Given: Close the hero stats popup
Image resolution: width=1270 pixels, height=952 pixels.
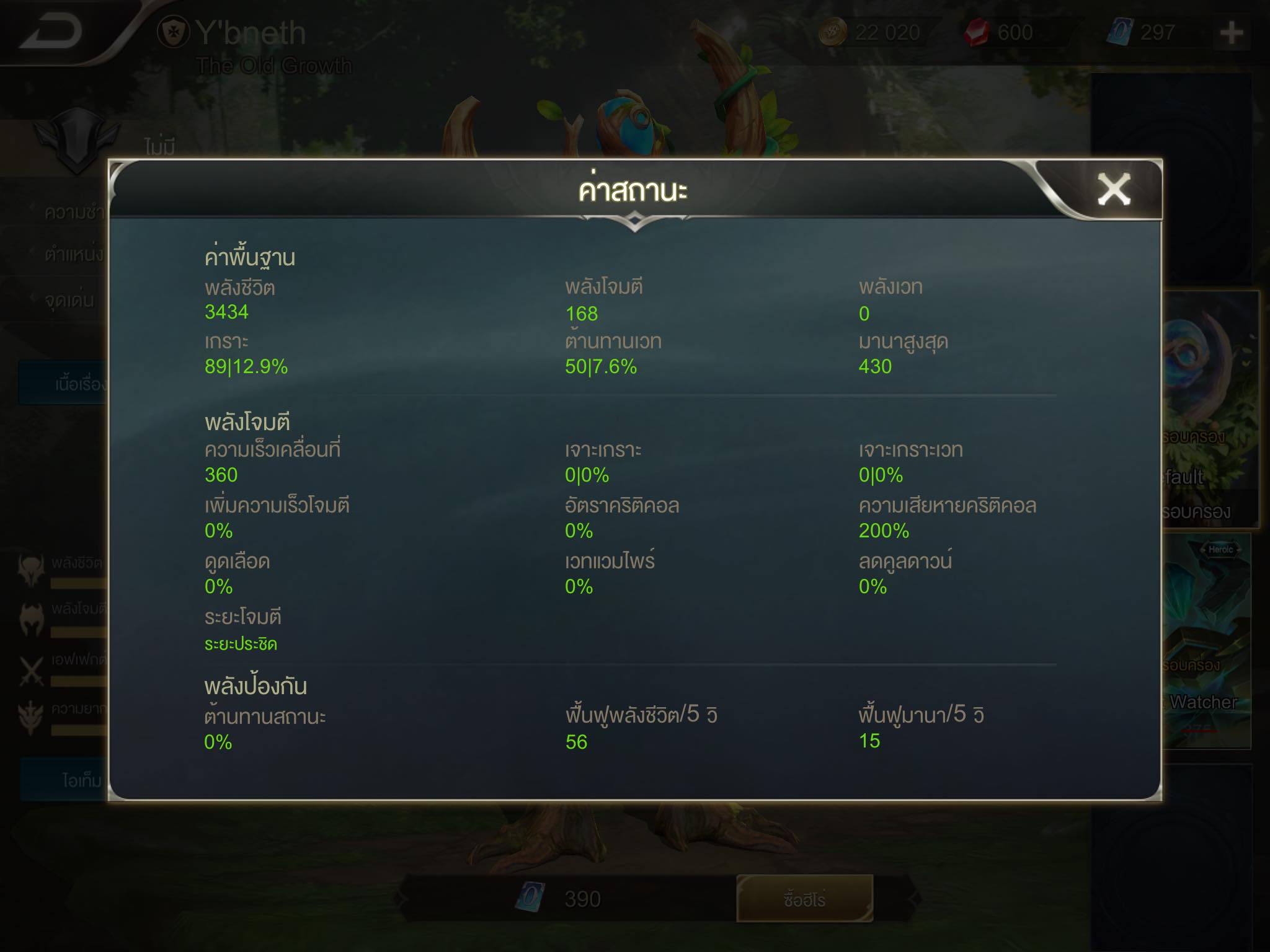Looking at the screenshot, I should 1114,189.
